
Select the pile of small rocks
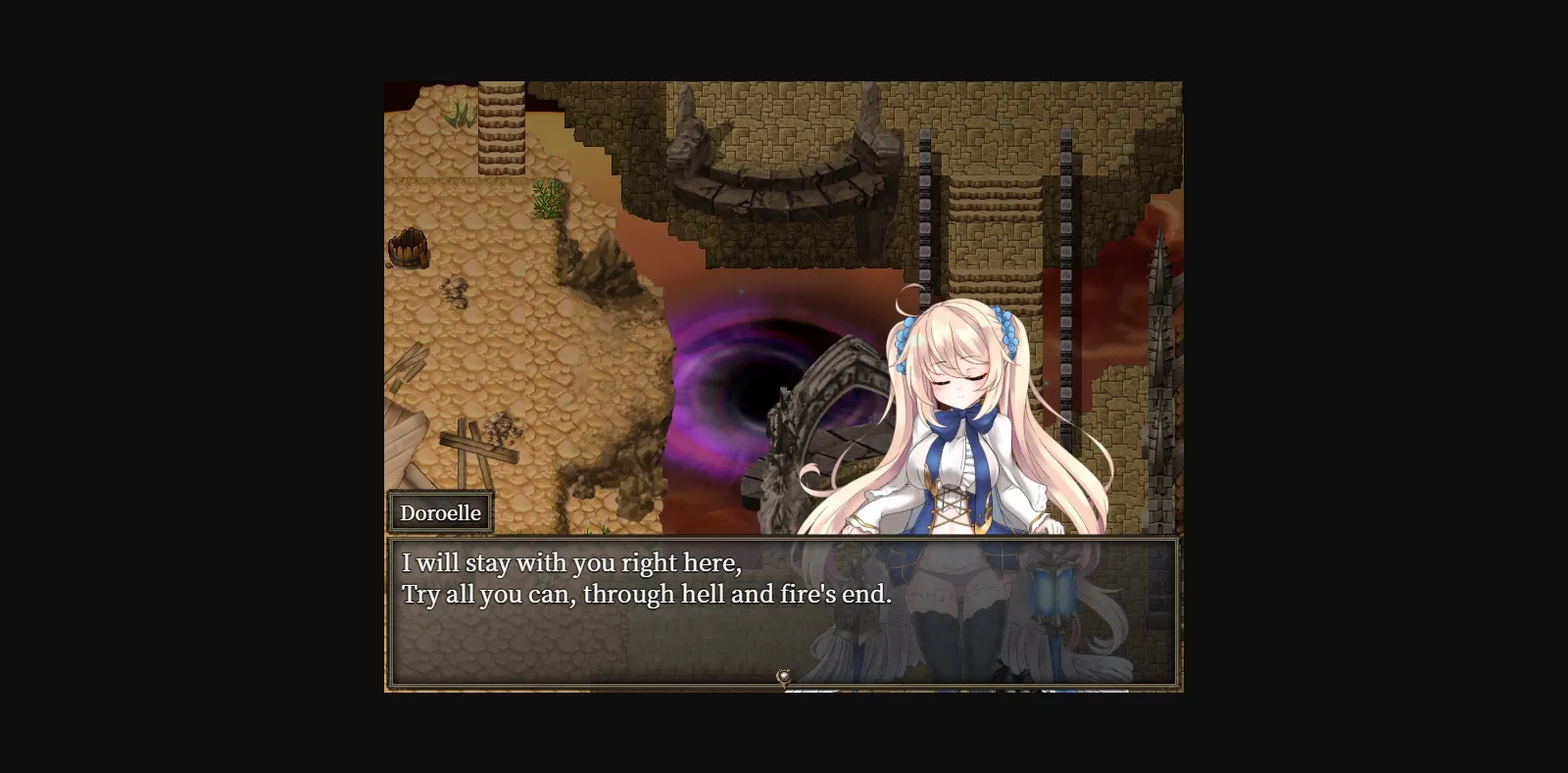point(456,289)
